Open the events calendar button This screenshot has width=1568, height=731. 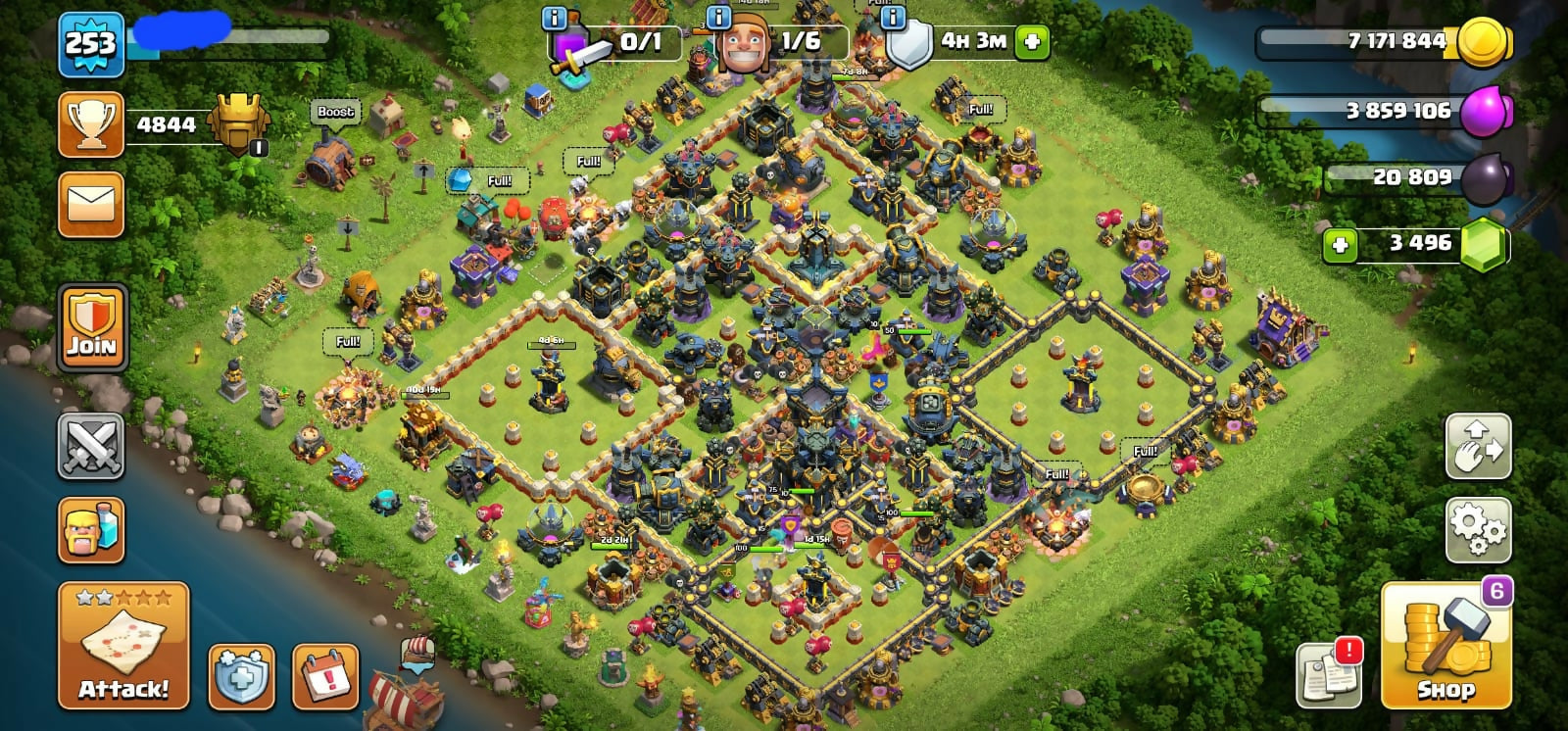tap(325, 676)
